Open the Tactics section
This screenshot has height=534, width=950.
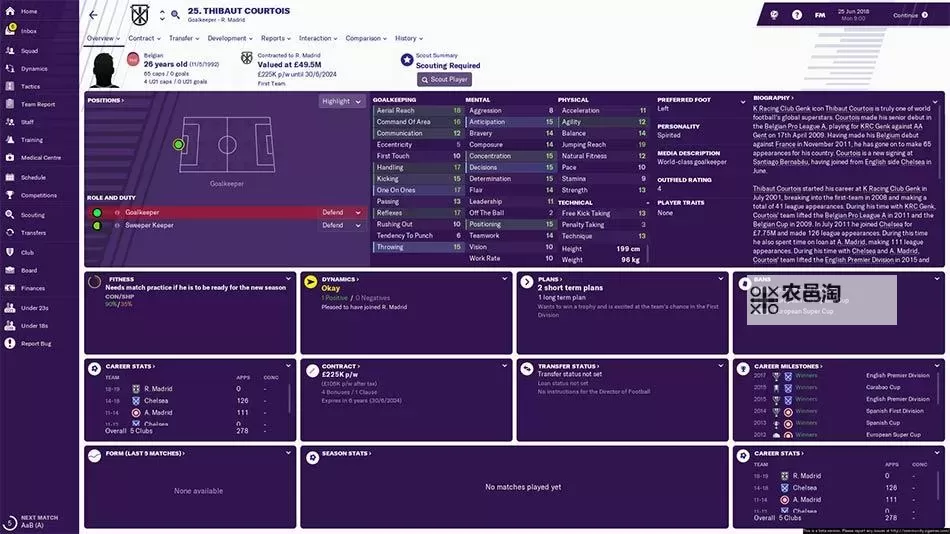point(31,86)
